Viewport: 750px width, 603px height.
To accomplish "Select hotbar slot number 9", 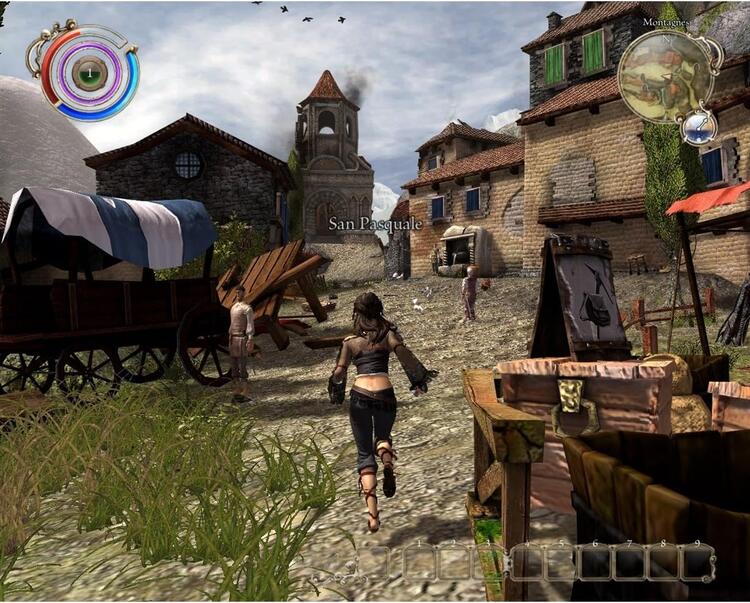I will click(x=695, y=562).
